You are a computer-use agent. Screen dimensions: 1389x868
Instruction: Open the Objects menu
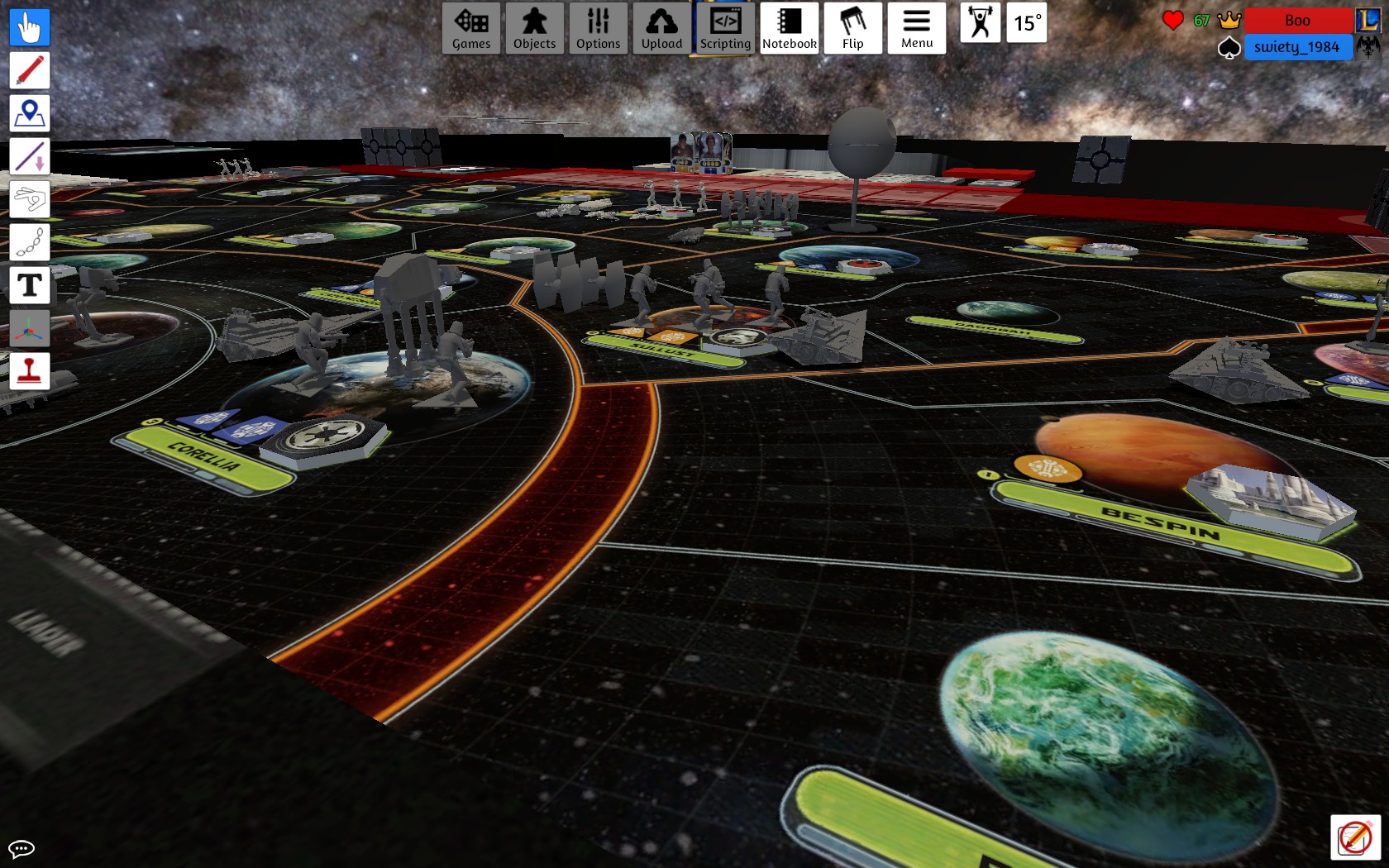coord(534,28)
